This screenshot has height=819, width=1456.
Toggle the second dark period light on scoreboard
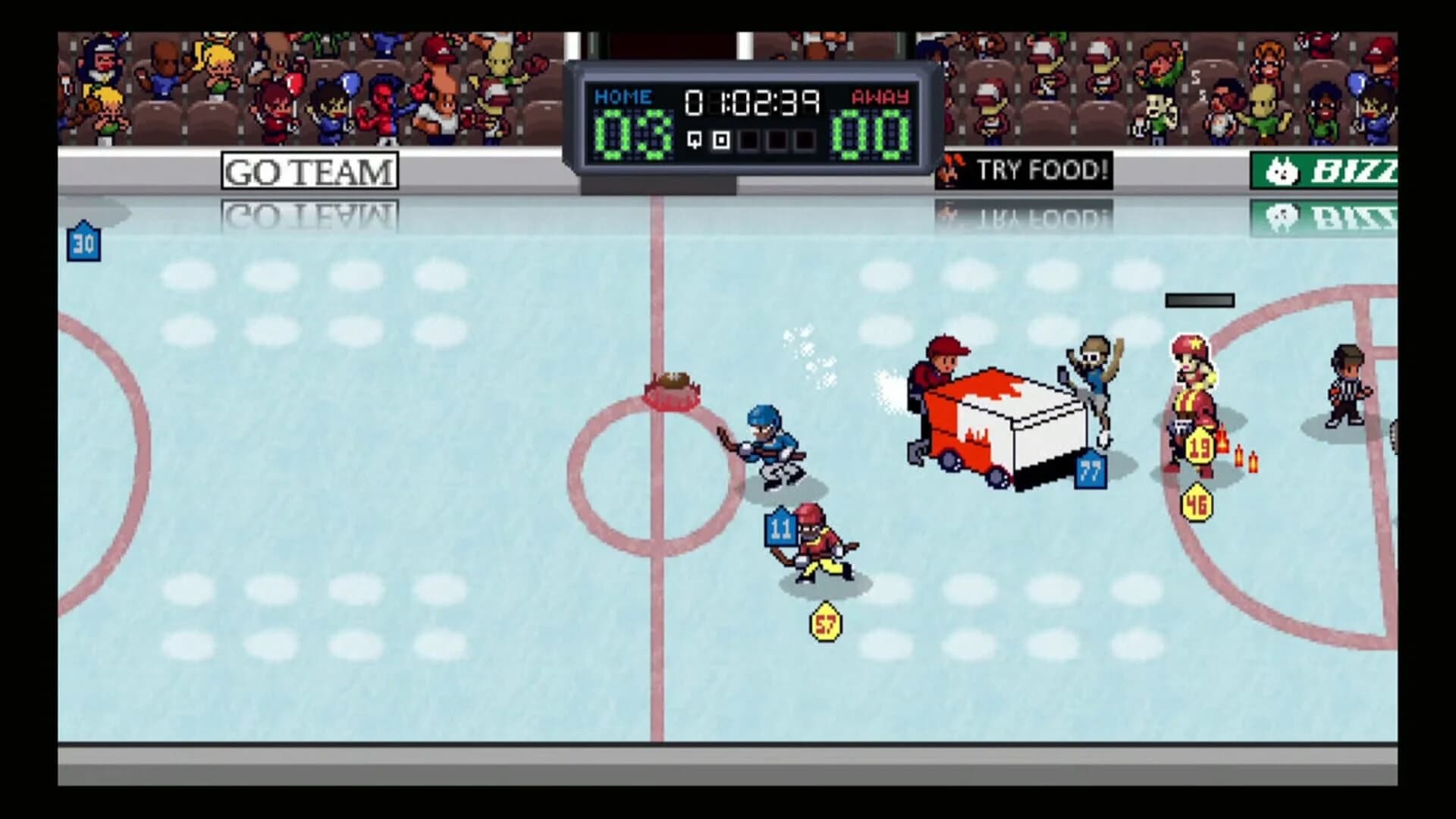tap(776, 140)
